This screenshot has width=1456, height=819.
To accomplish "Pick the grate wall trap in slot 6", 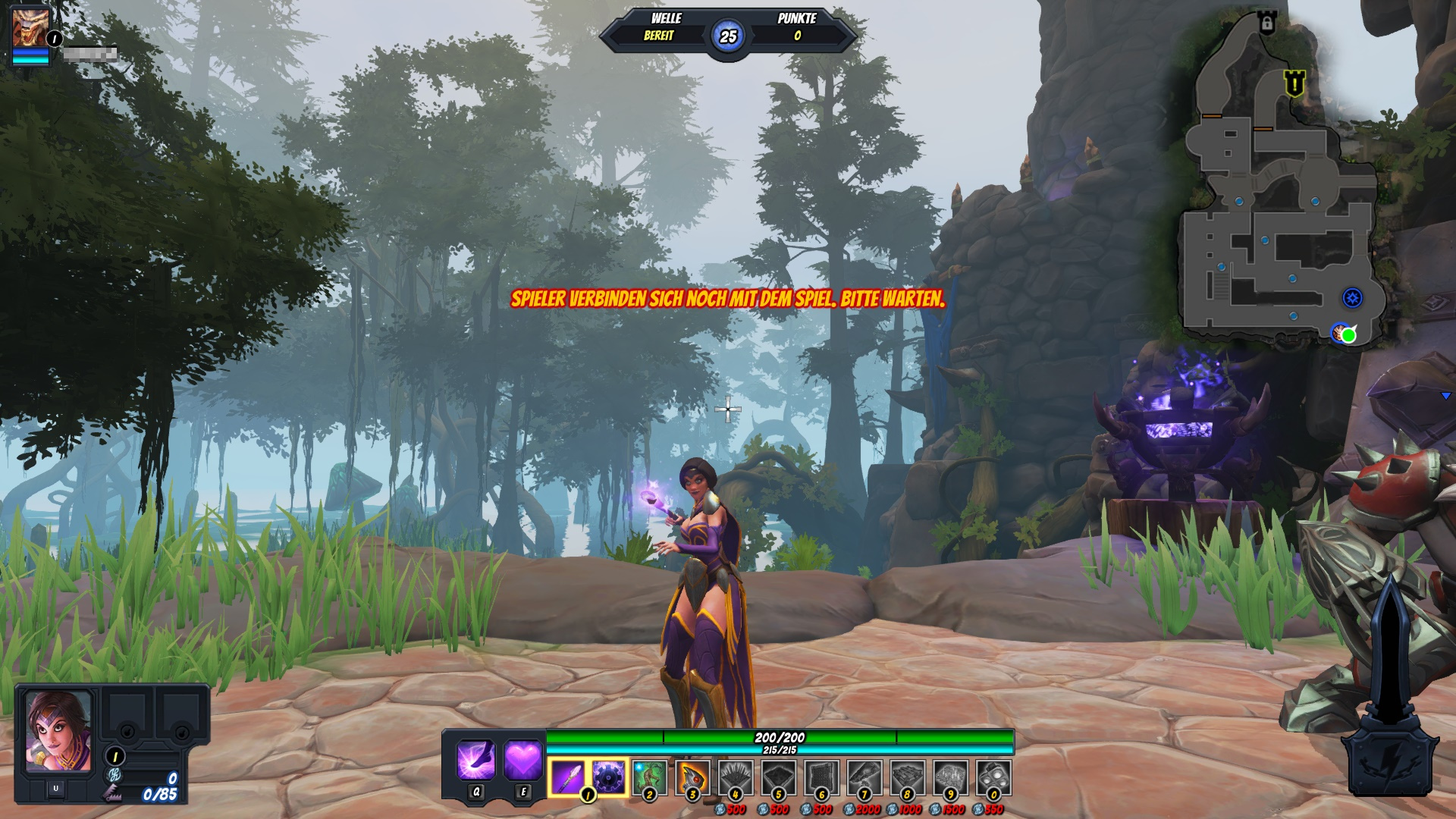I will 821,777.
